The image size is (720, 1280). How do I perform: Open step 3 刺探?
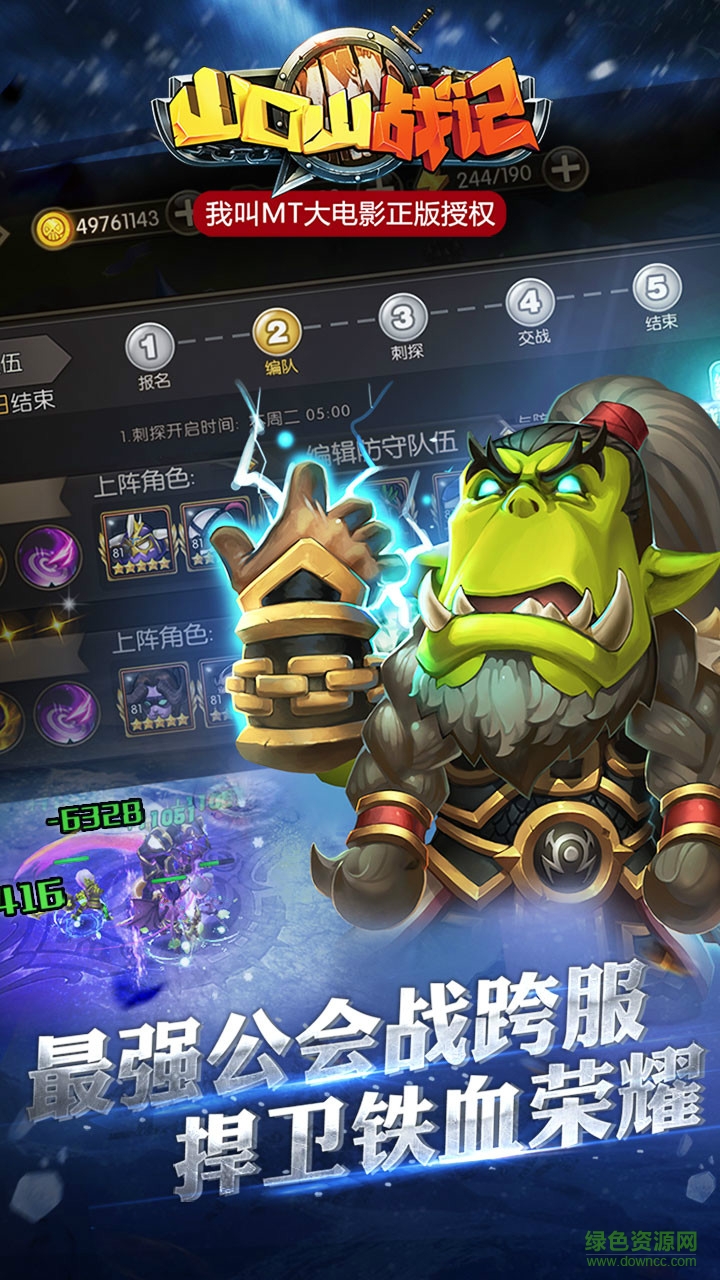click(402, 319)
